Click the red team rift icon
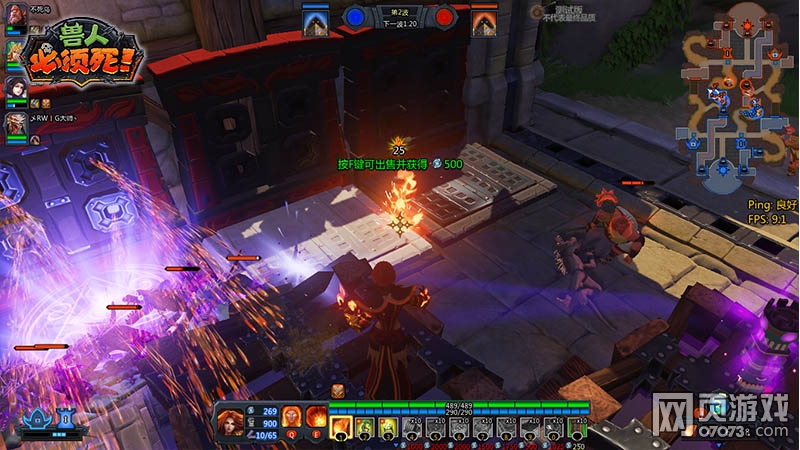This screenshot has height=450, width=800. [x=484, y=20]
